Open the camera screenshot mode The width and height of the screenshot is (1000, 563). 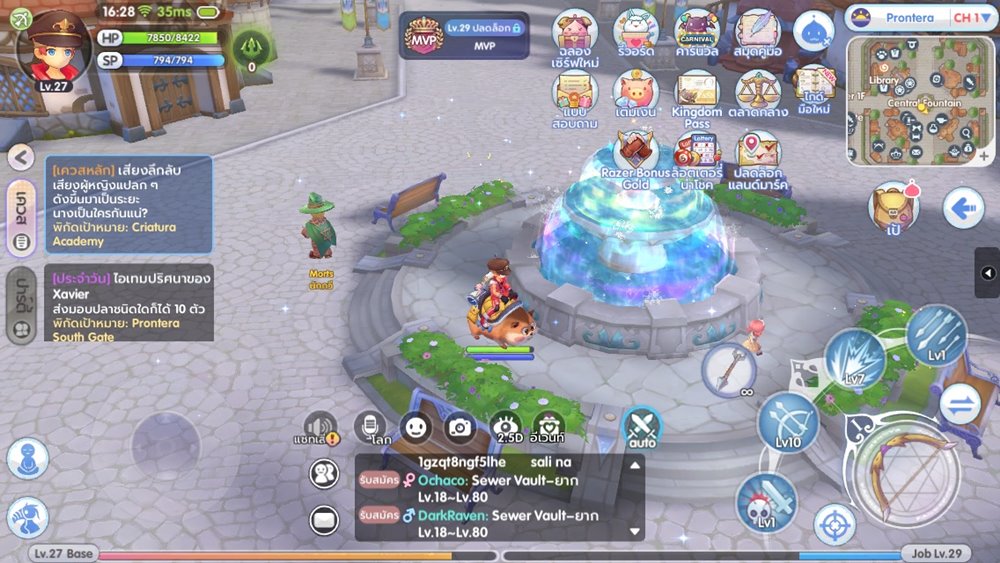[x=460, y=427]
